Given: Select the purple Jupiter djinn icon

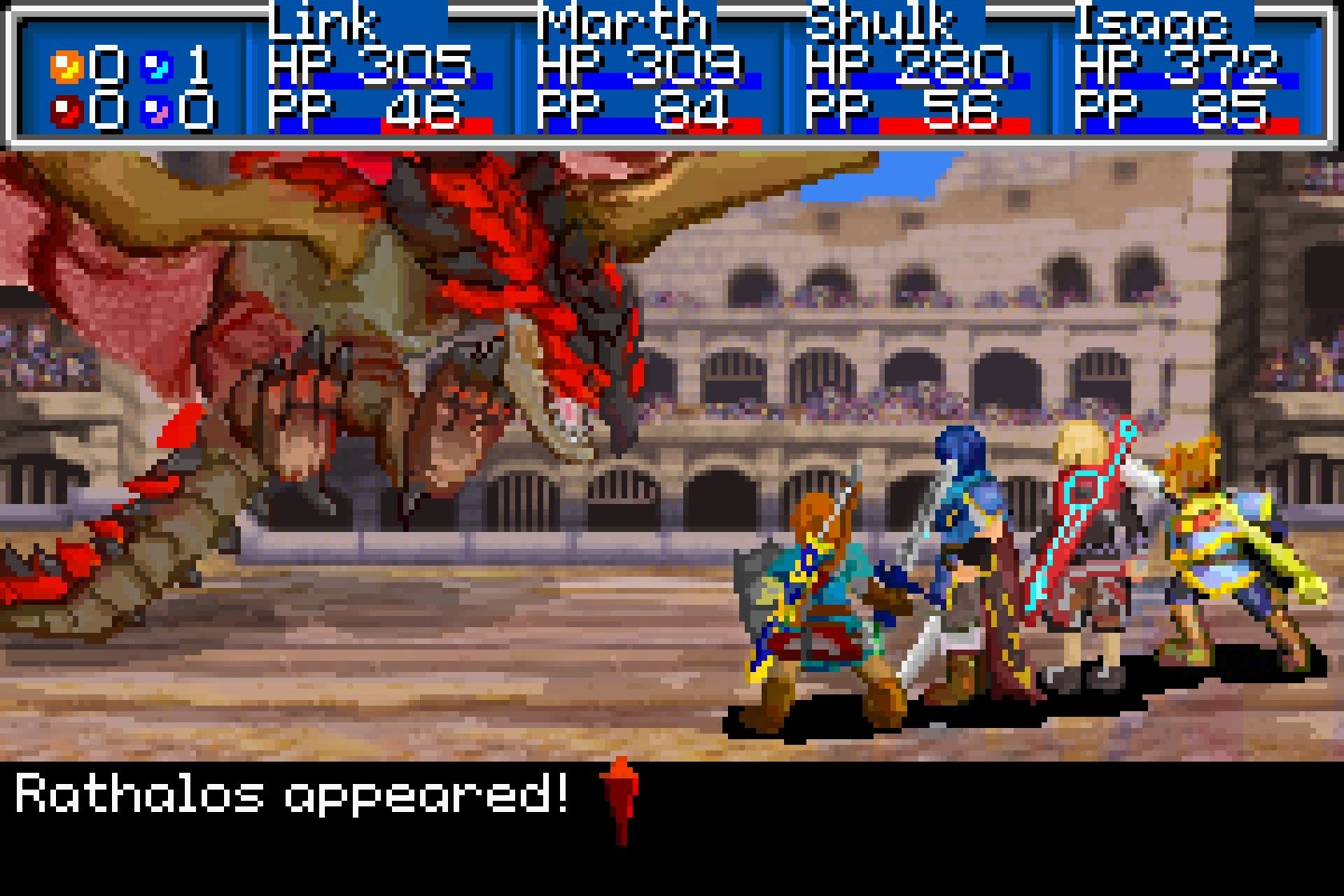Looking at the screenshot, I should pyautogui.click(x=157, y=112).
